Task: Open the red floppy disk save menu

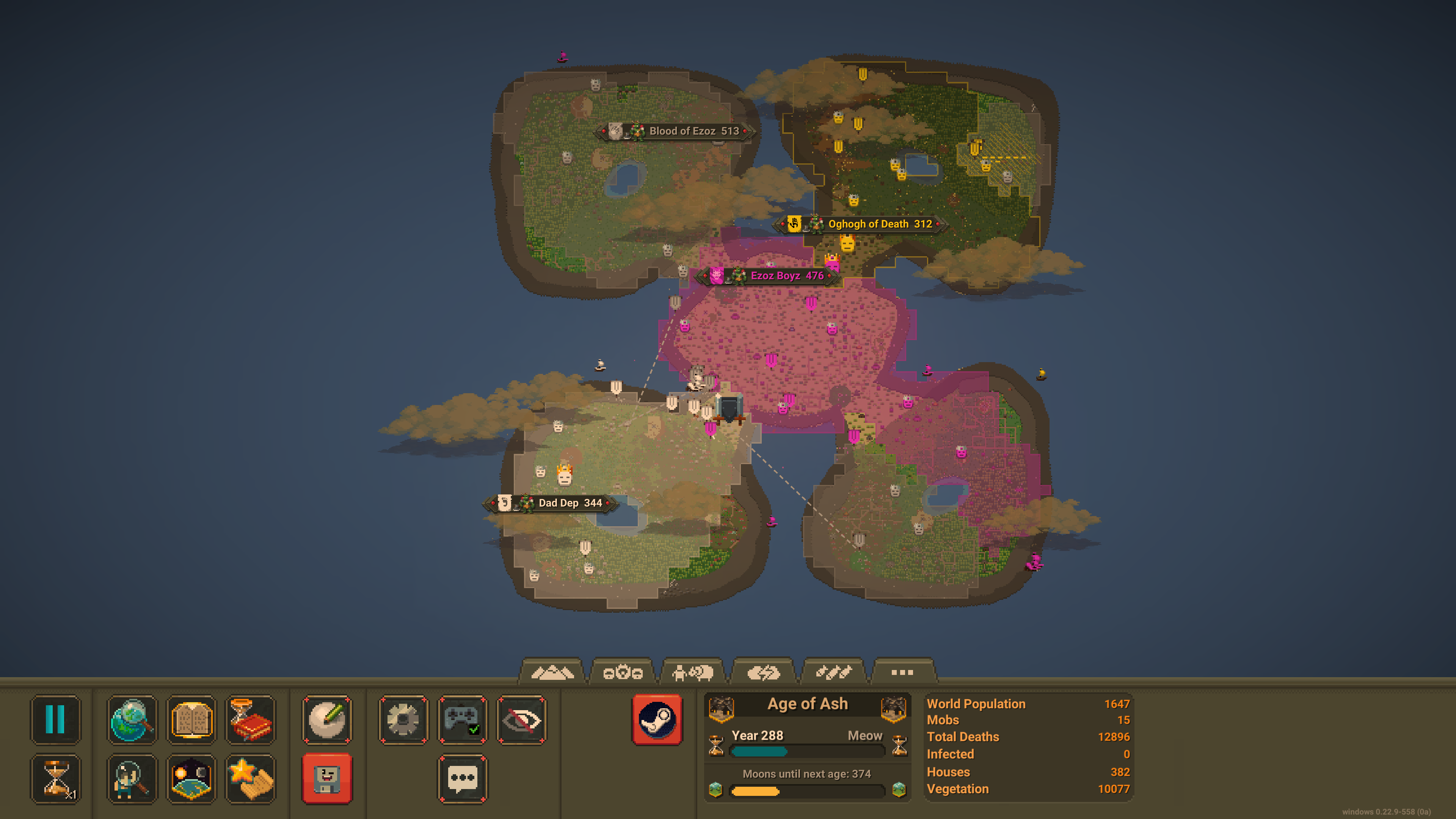Action: [x=327, y=779]
